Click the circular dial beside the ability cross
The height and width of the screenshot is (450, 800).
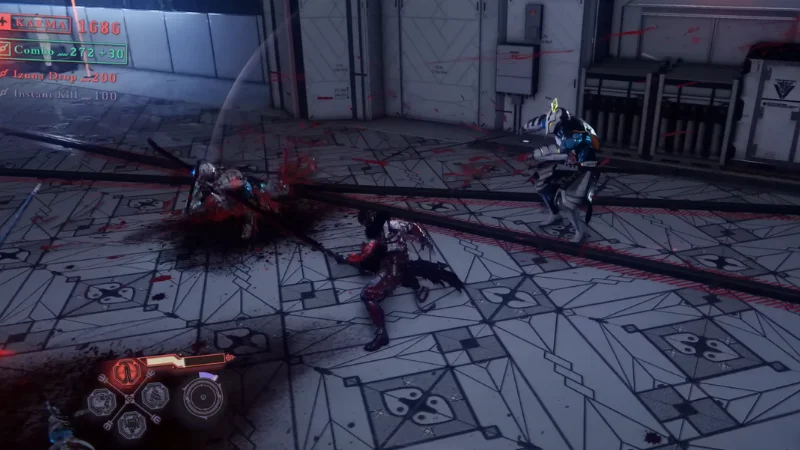click(x=202, y=397)
